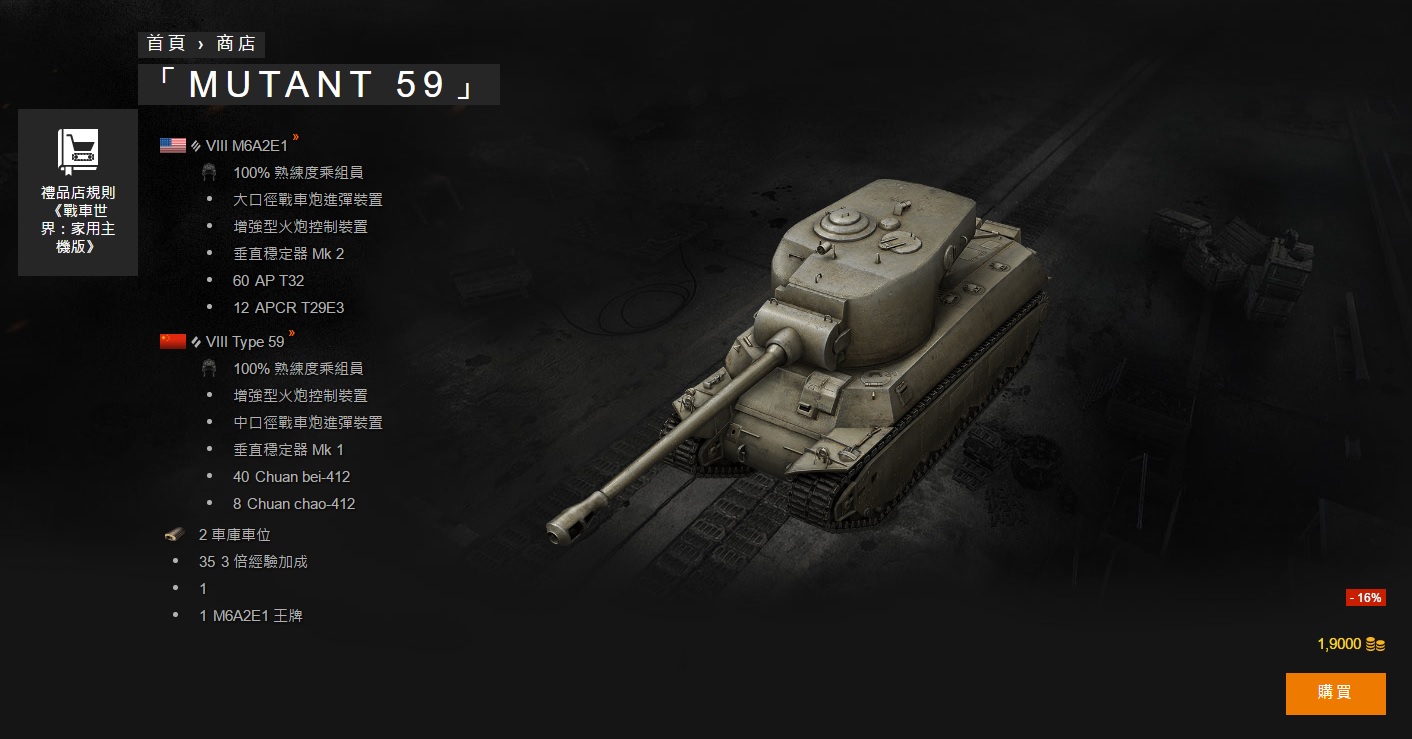Viewport: 1412px width, 739px height.
Task: Open the VIII M6A2E1 tank details link
Action: click(246, 146)
